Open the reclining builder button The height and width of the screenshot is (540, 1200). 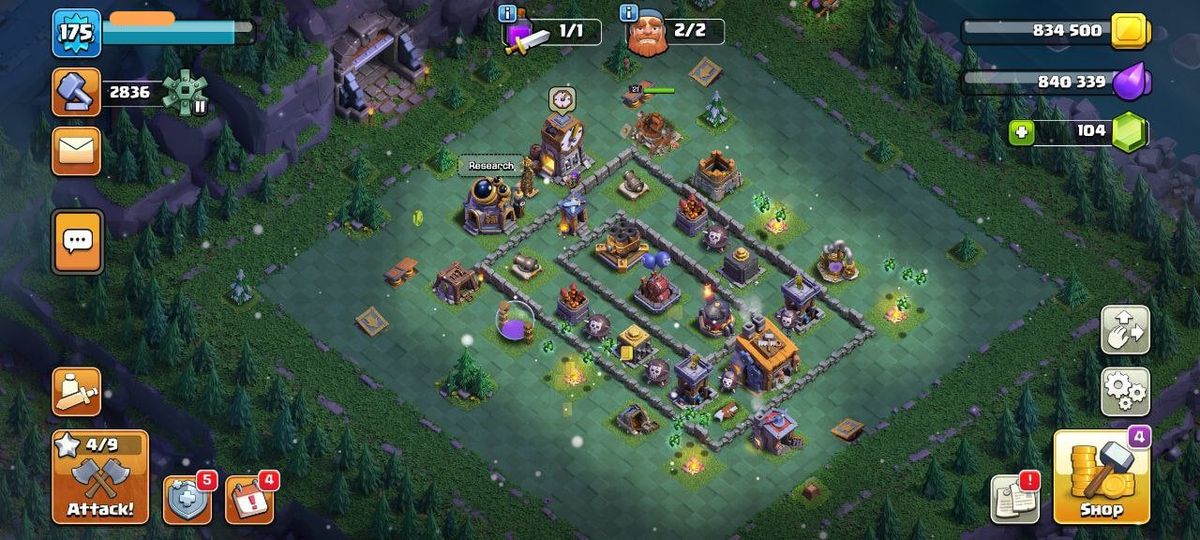click(76, 391)
